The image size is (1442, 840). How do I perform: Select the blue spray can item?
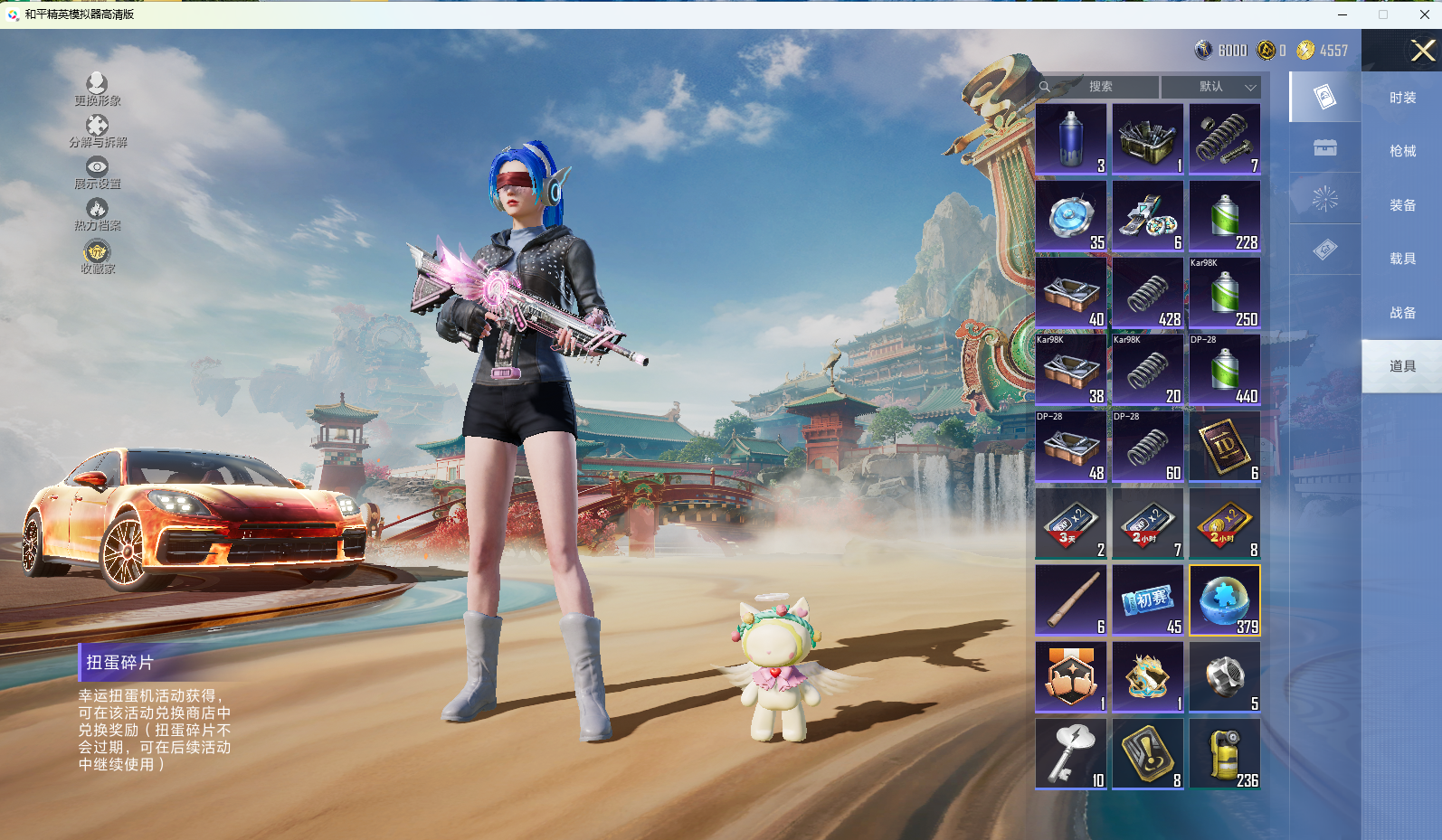click(1071, 139)
